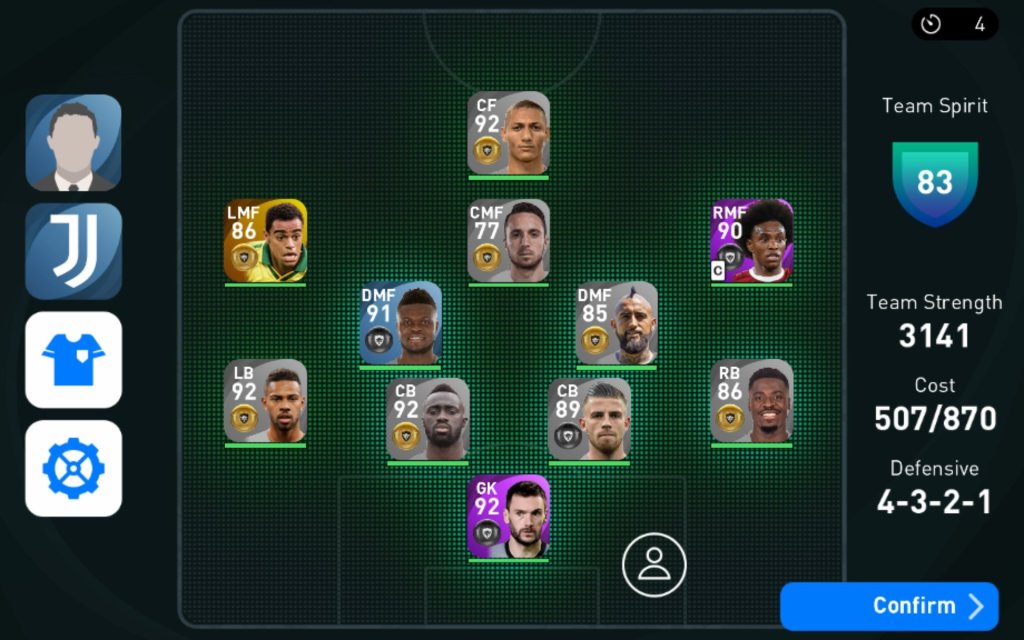
Task: Pick the RMF captain card rated 90
Action: [752, 241]
